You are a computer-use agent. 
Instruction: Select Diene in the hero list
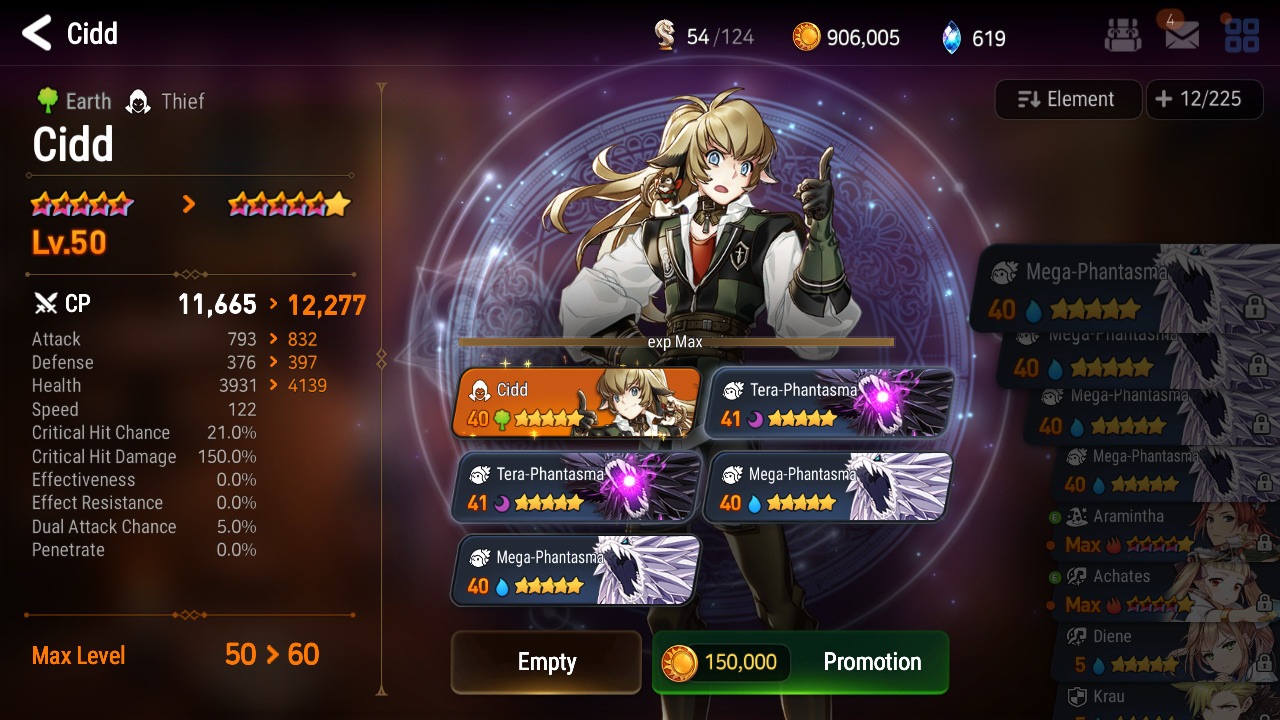(x=1165, y=650)
